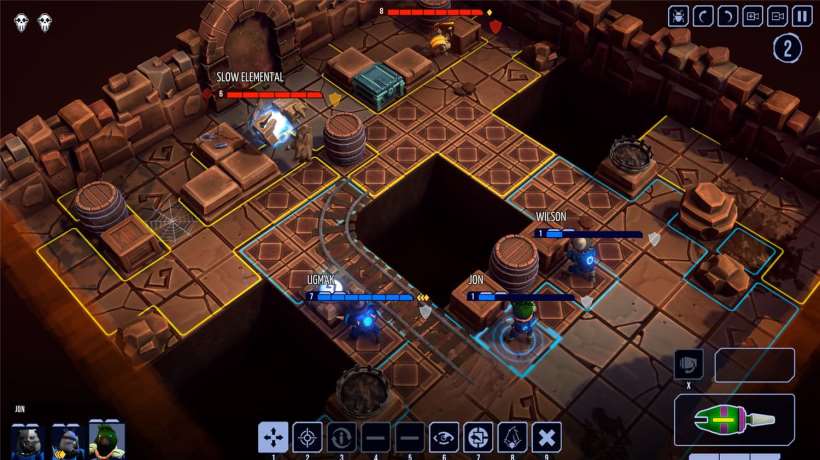
Task: Activate the eye overwatch ability
Action: click(x=444, y=437)
